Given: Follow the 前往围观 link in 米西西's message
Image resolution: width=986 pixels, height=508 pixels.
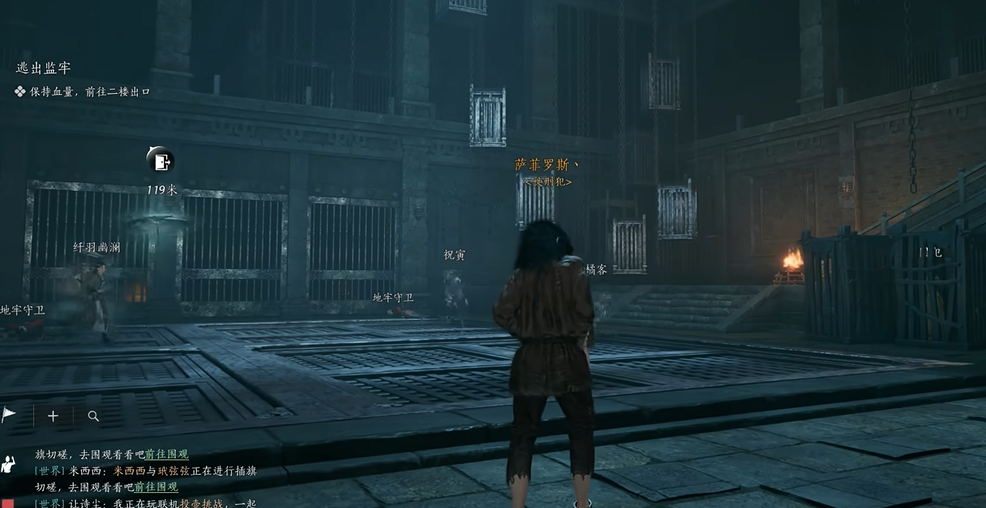Looking at the screenshot, I should point(156,487).
